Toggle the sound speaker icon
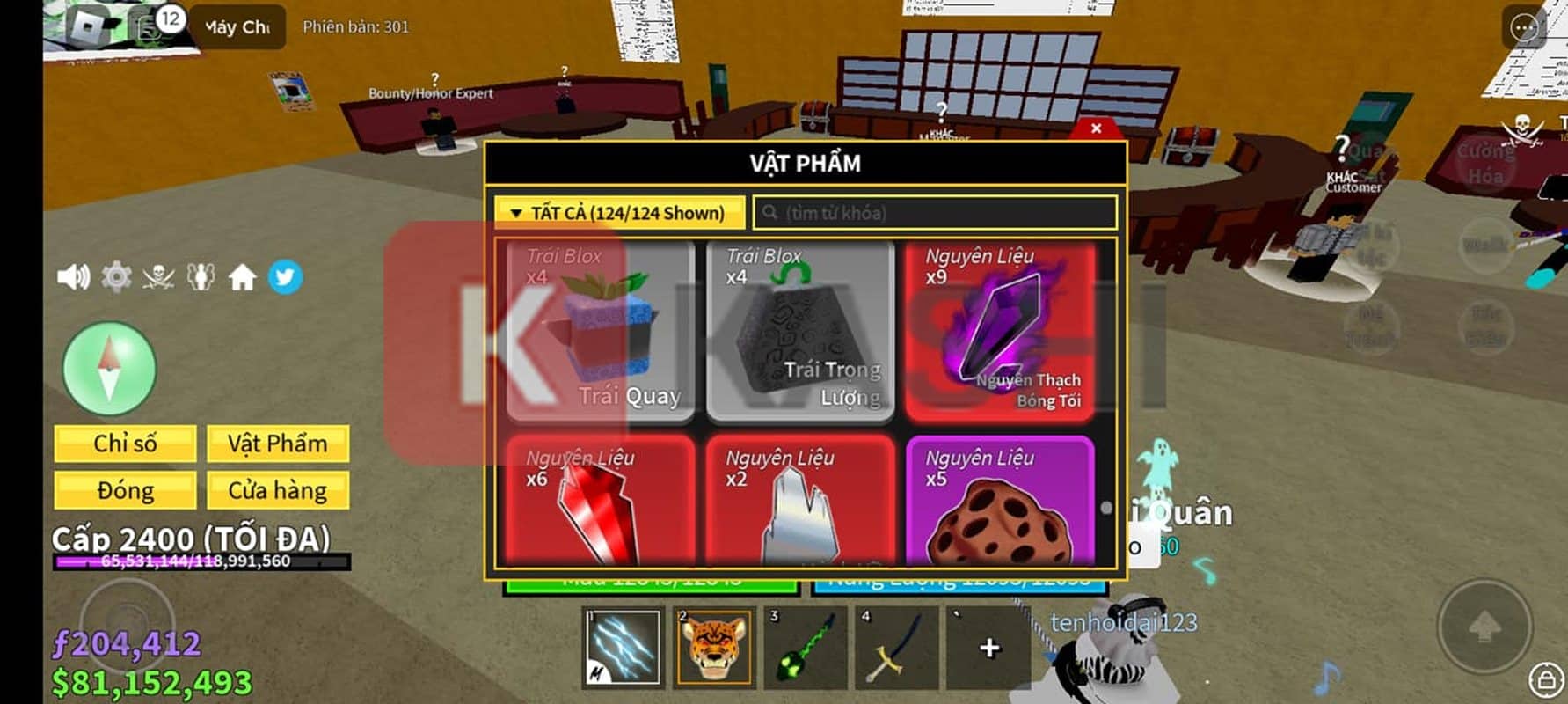Screen dimensions: 1568x704 point(73,278)
